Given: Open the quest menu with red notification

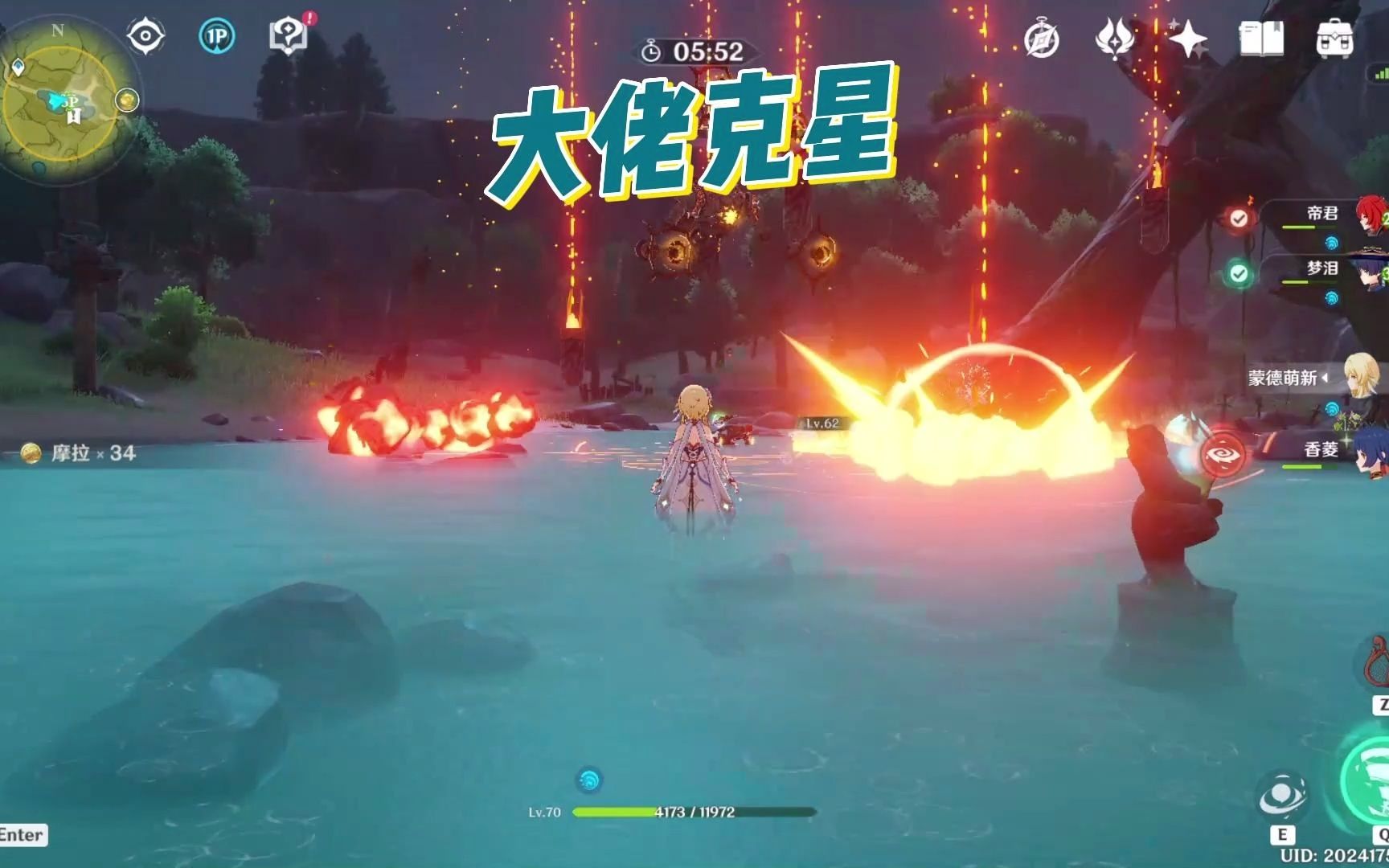Looking at the screenshot, I should 288,34.
